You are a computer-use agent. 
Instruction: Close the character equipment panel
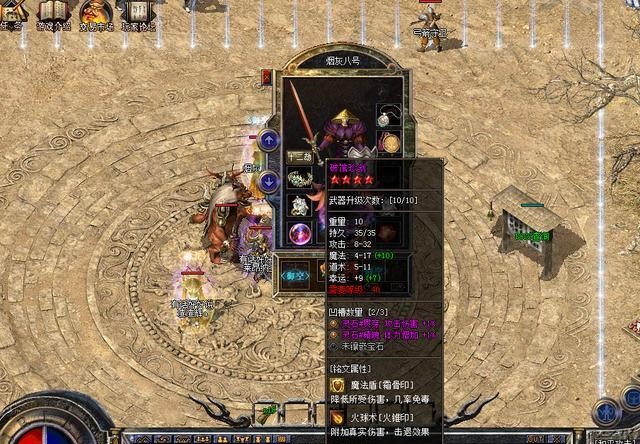tap(267, 76)
